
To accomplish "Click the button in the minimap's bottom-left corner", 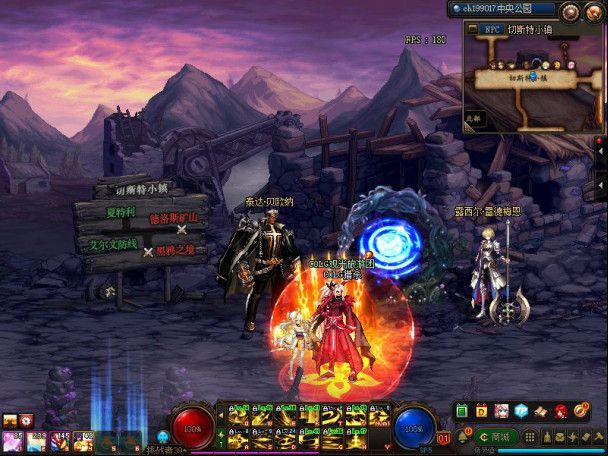I will click(475, 117).
